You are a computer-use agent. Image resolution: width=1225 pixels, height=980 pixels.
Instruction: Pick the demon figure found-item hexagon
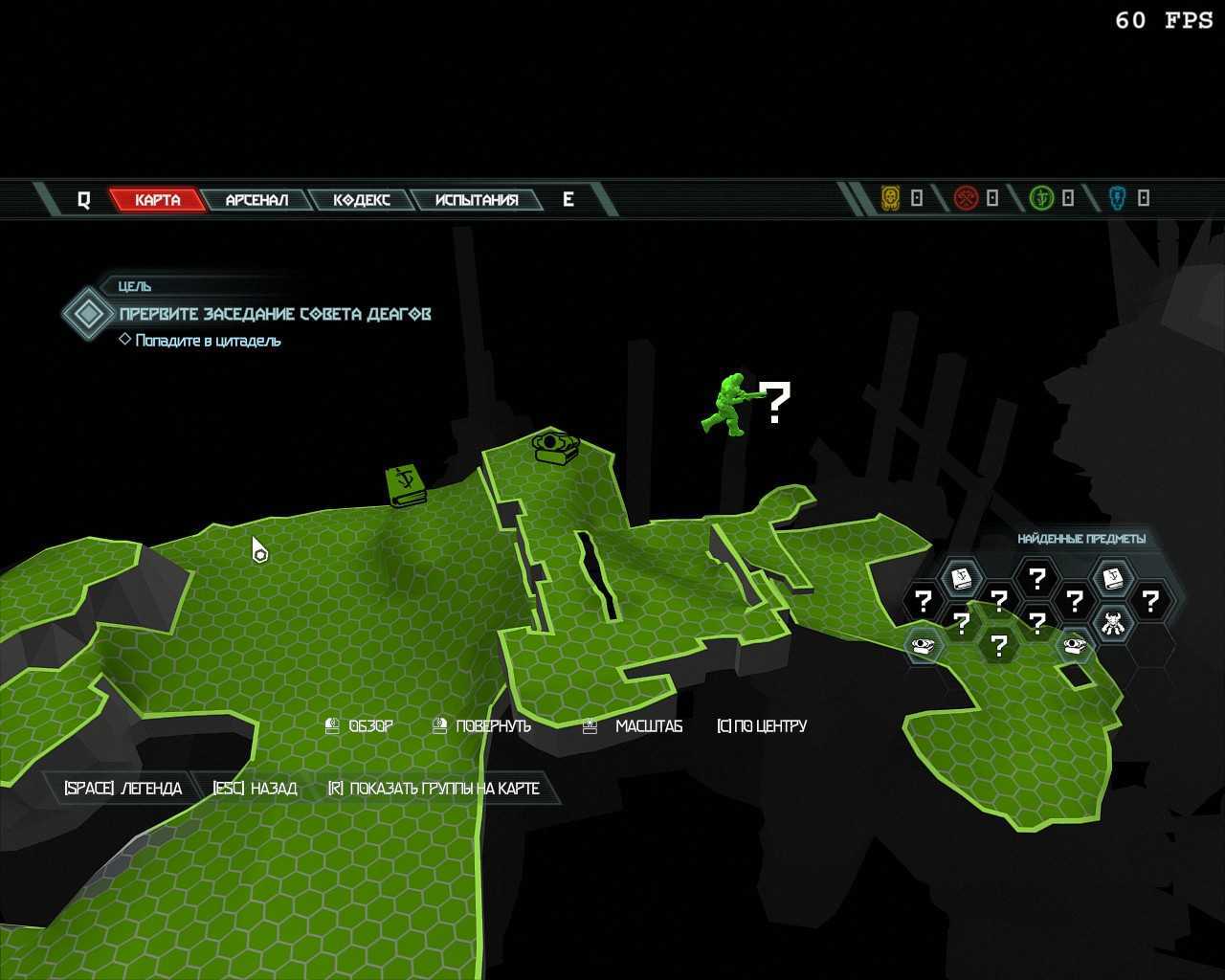(1112, 624)
